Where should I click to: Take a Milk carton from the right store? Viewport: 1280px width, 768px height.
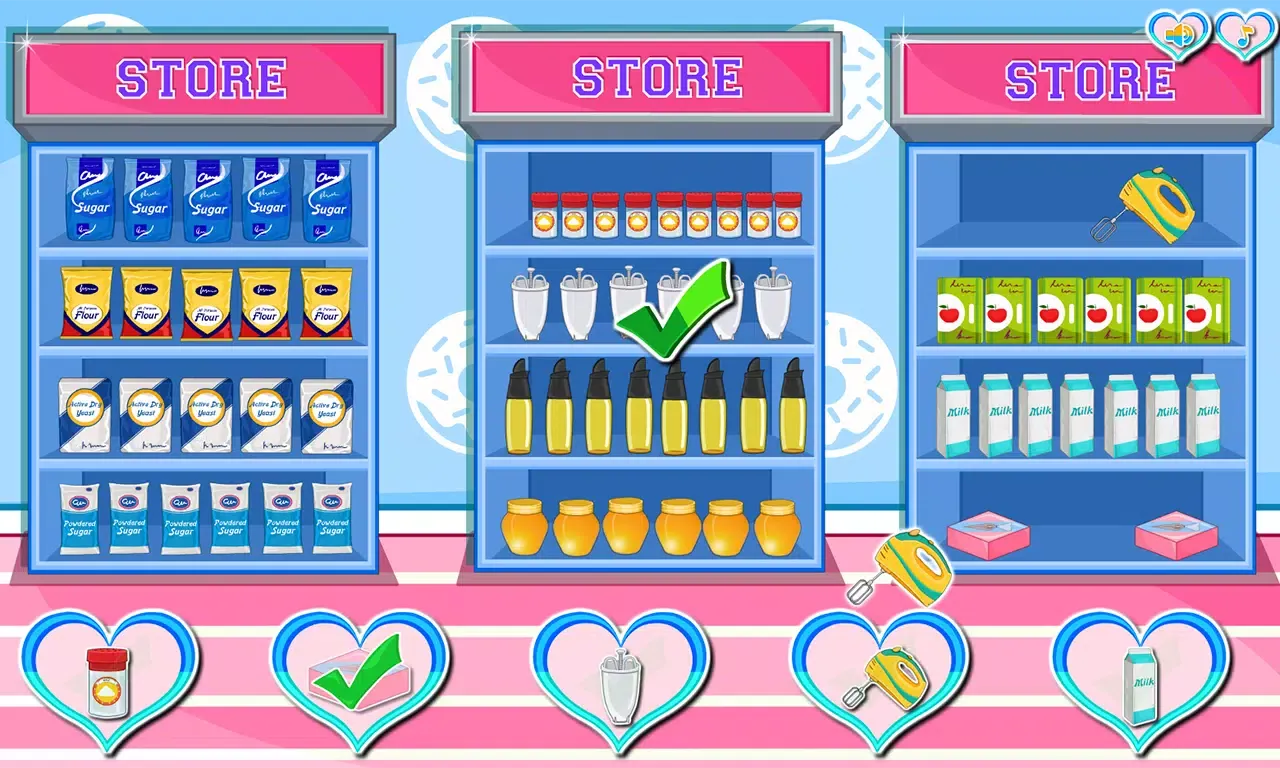[953, 413]
